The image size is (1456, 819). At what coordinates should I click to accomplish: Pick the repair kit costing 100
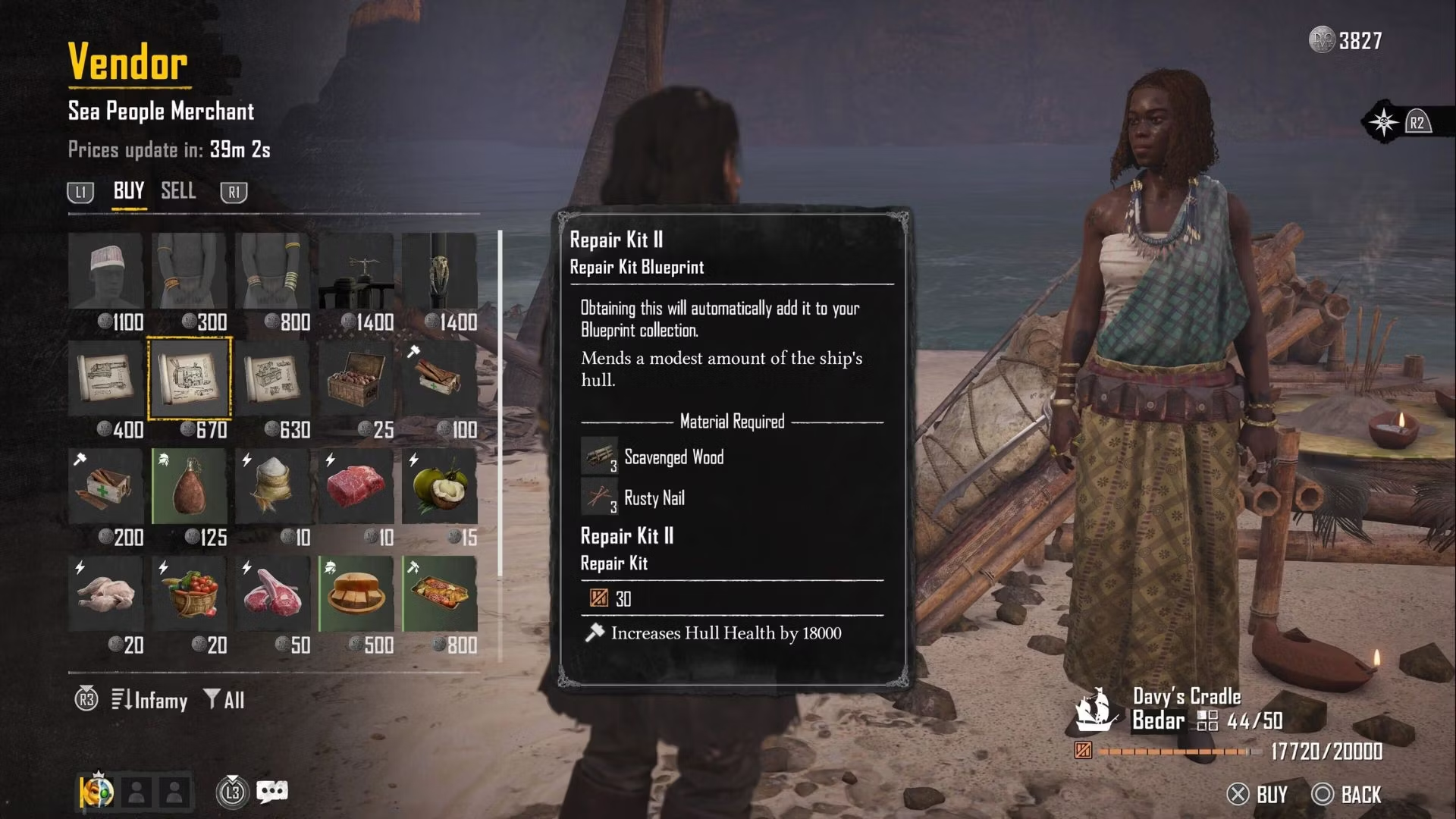point(439,378)
